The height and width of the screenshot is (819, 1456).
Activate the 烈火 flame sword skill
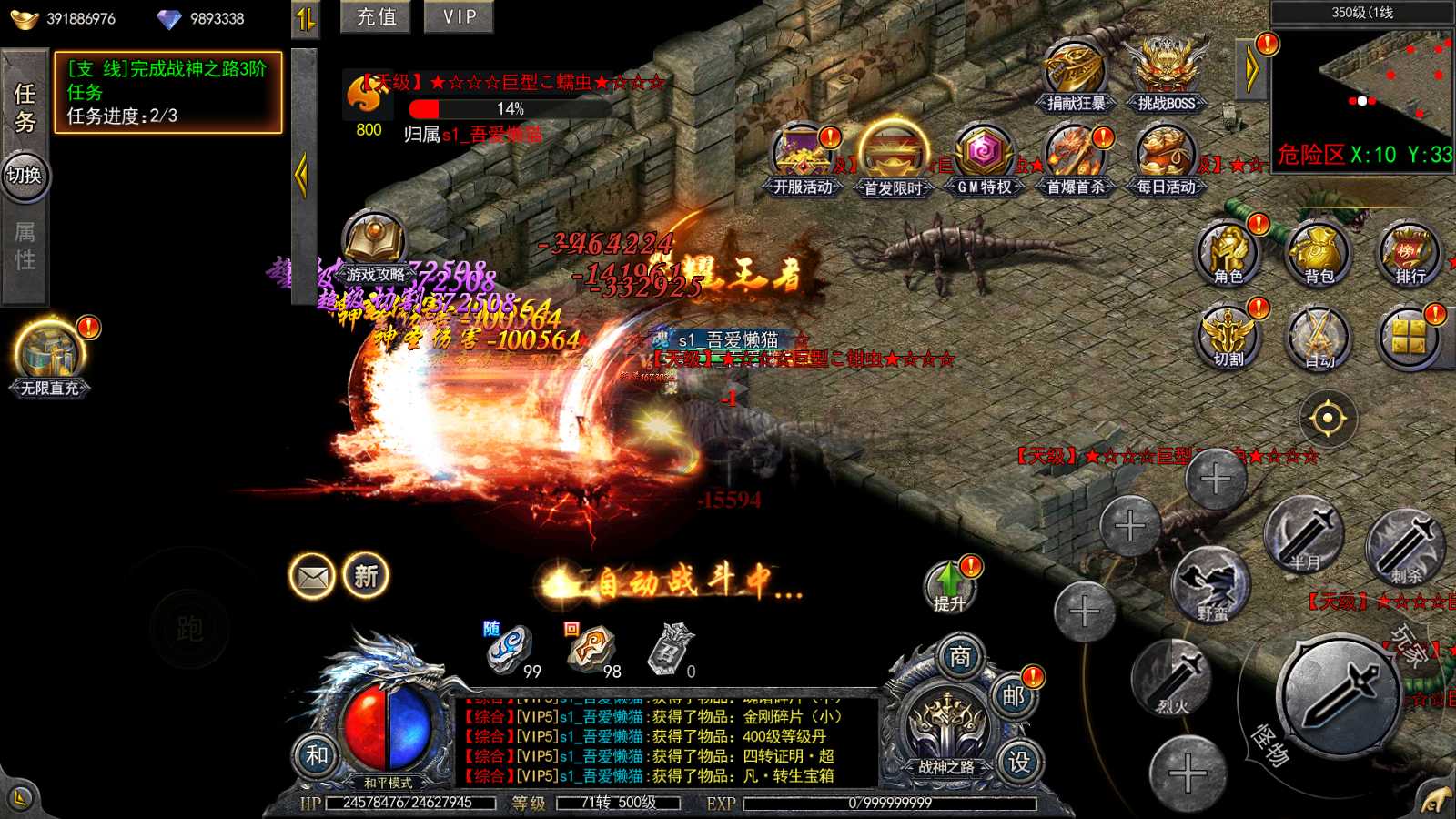1172,678
